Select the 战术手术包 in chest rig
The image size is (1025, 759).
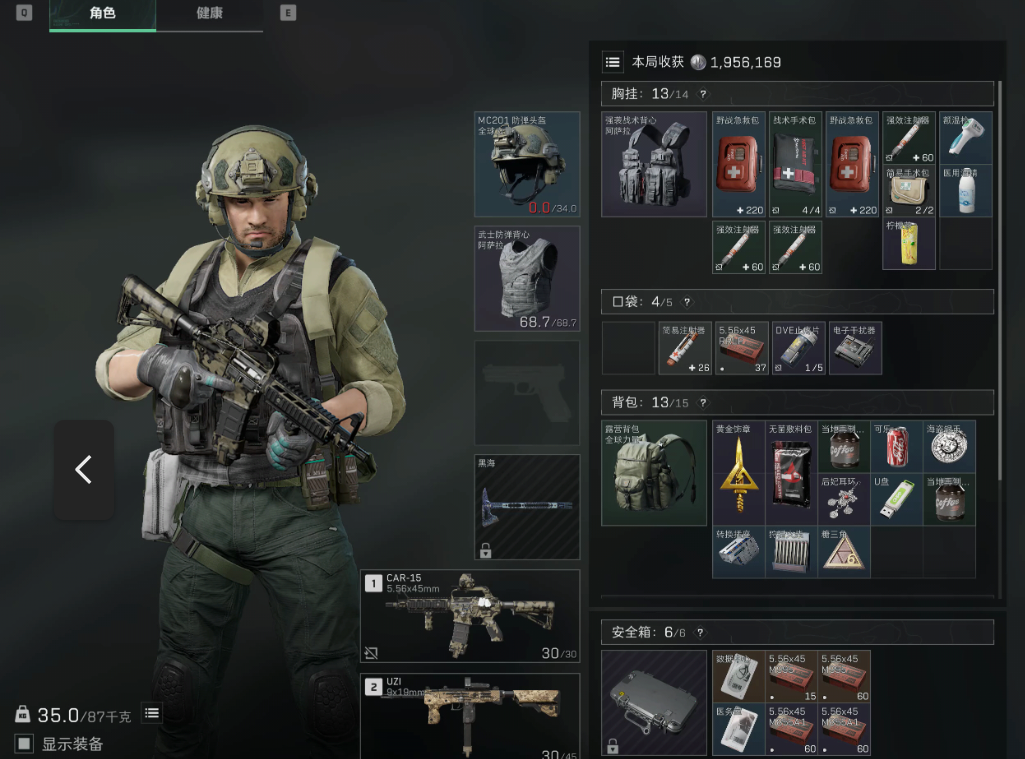tap(795, 164)
